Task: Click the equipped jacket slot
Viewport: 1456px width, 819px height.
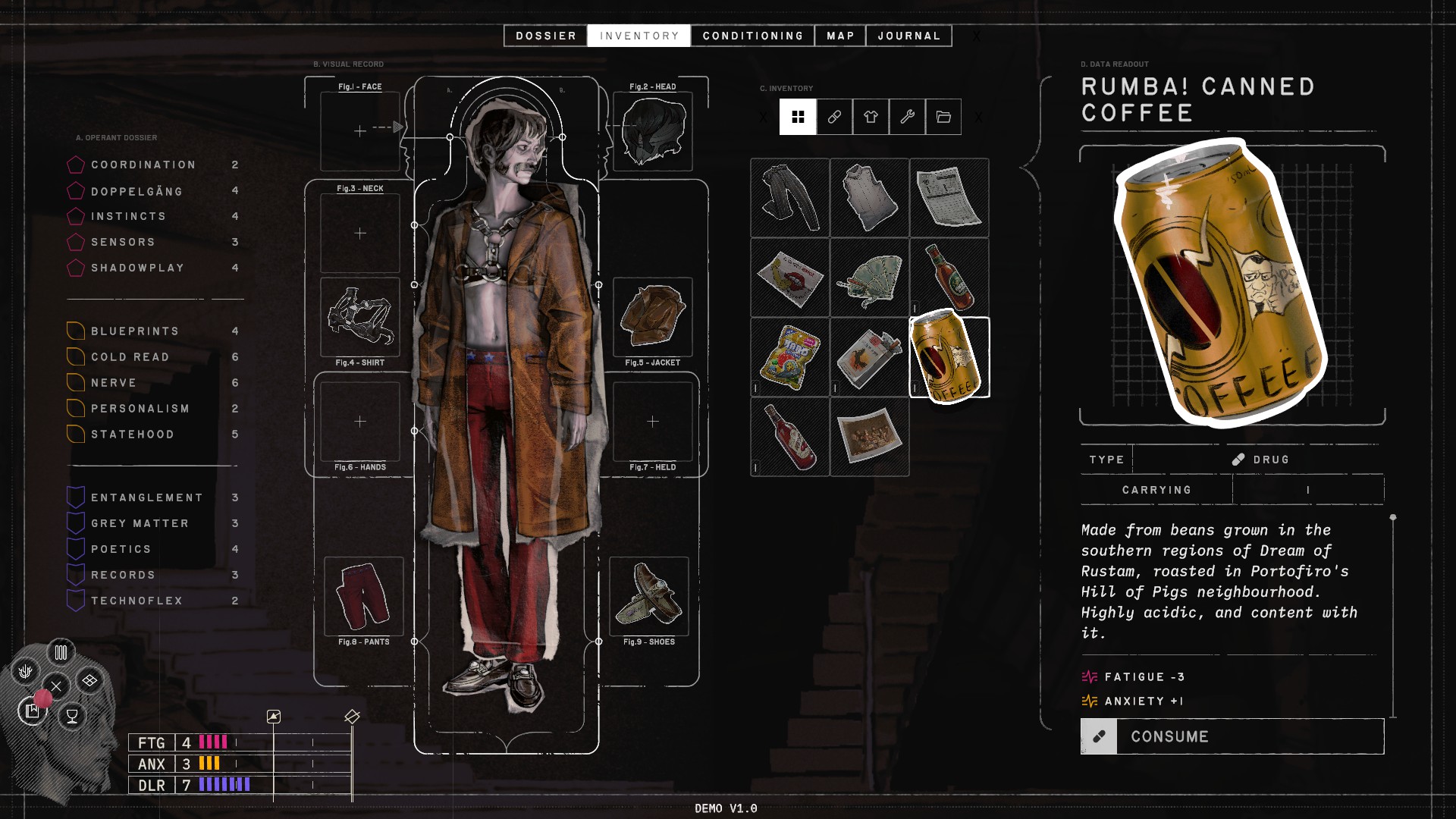Action: [x=652, y=317]
